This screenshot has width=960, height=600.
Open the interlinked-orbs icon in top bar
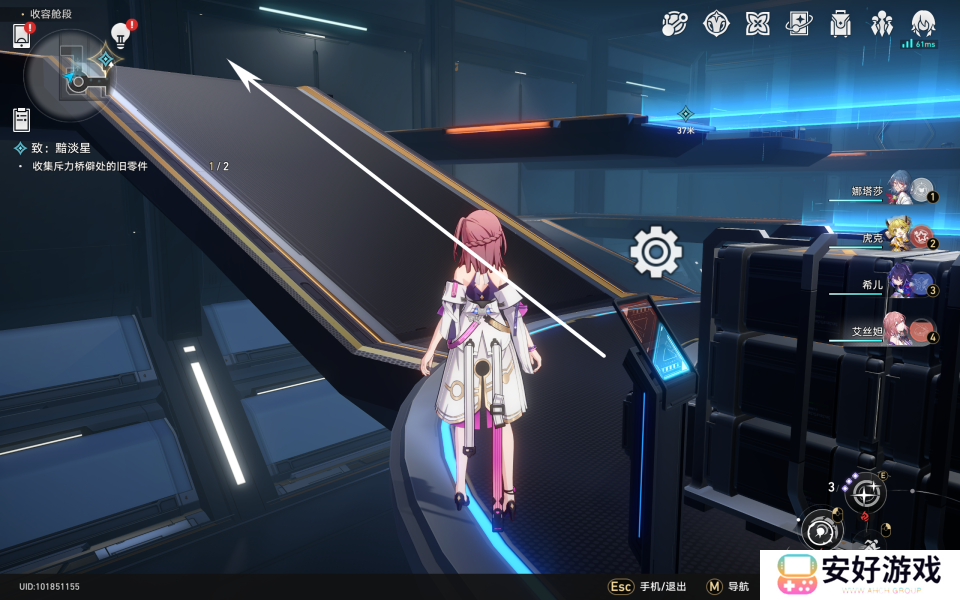click(674, 22)
